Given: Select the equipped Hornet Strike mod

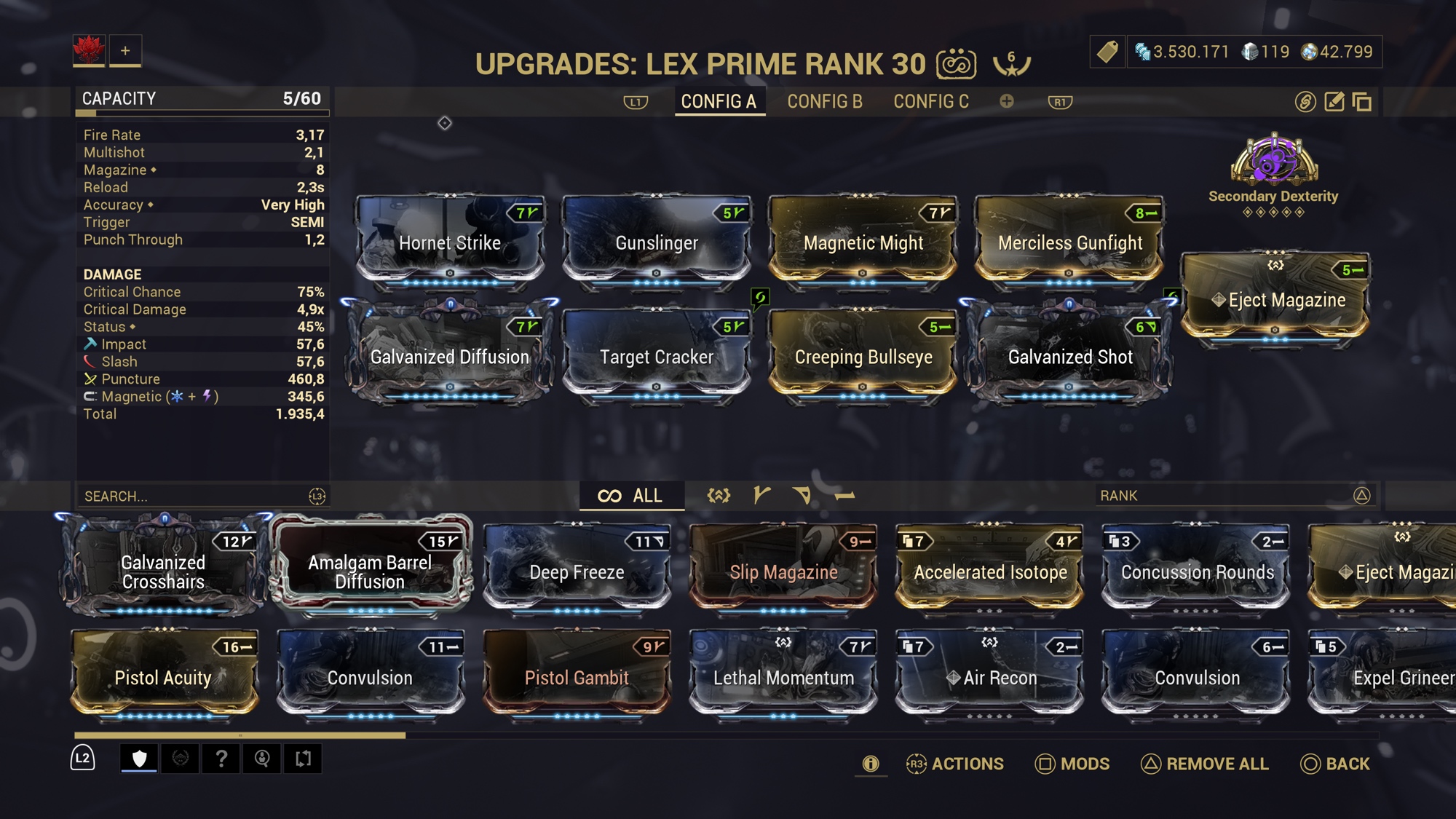Looking at the screenshot, I should coord(450,239).
